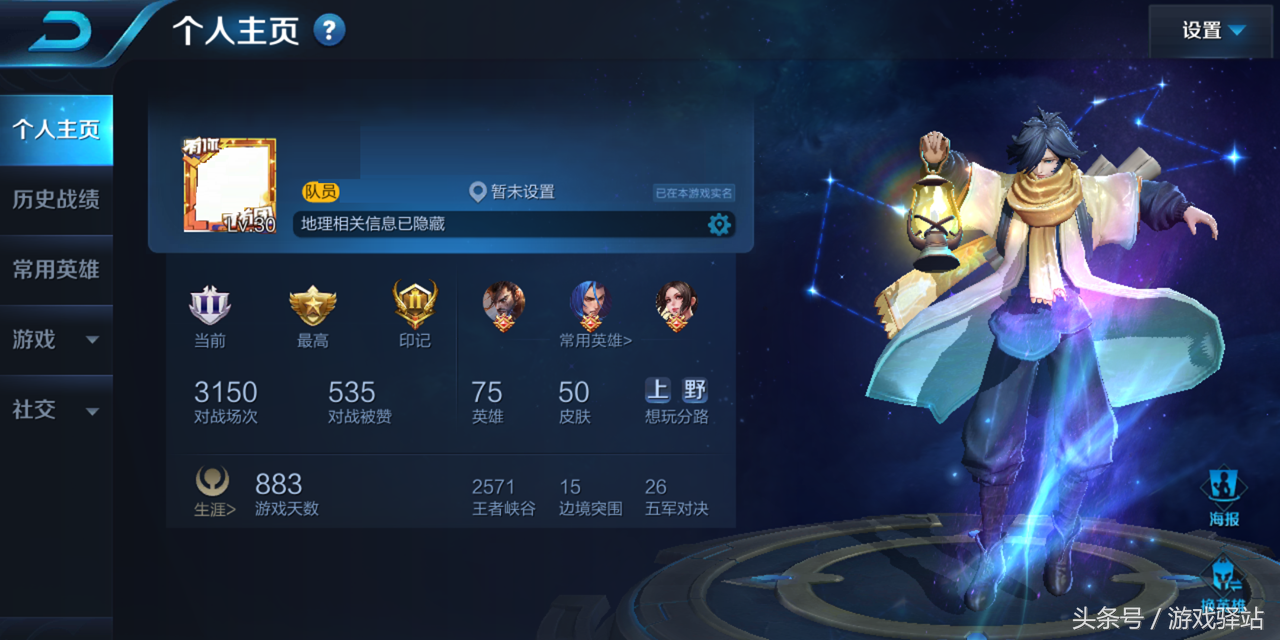Expand the 社交 side menu
The width and height of the screenshot is (1280, 640).
click(56, 410)
